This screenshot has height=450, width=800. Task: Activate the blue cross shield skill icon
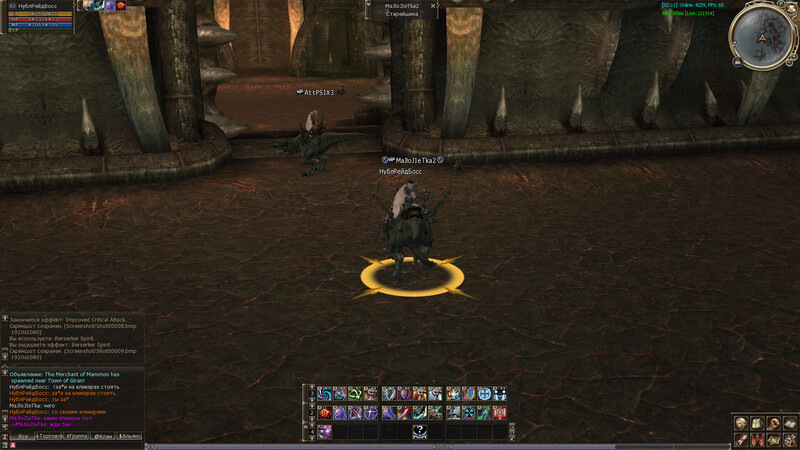pos(484,394)
